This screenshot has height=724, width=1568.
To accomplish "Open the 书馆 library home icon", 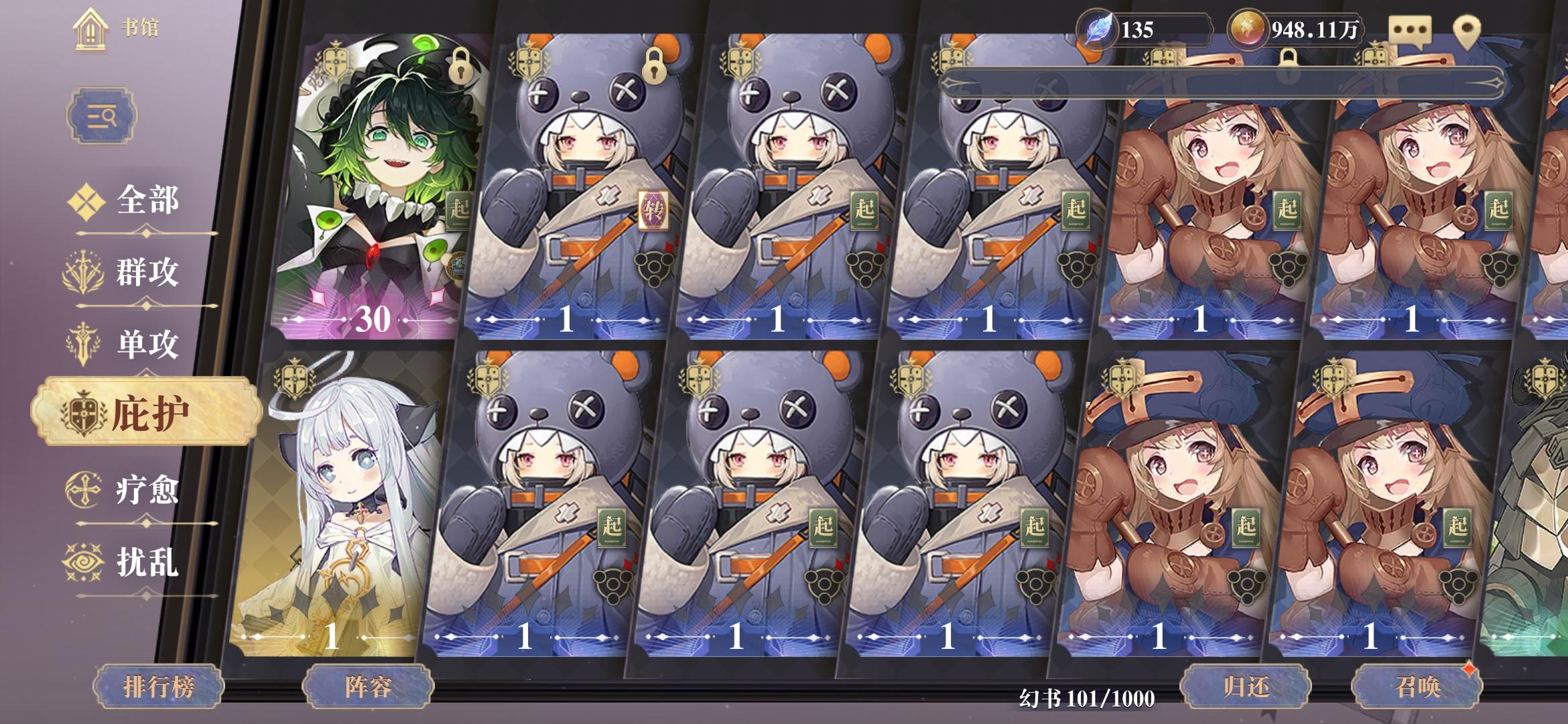I will (90, 28).
